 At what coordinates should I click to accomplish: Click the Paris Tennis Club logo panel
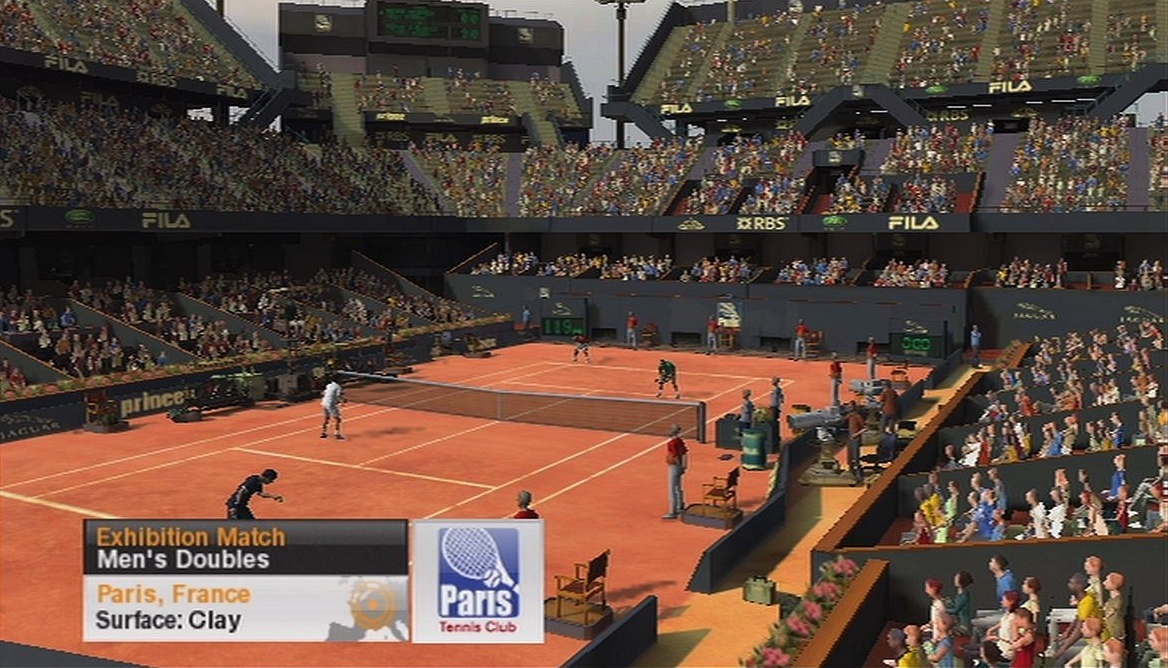pos(478,580)
